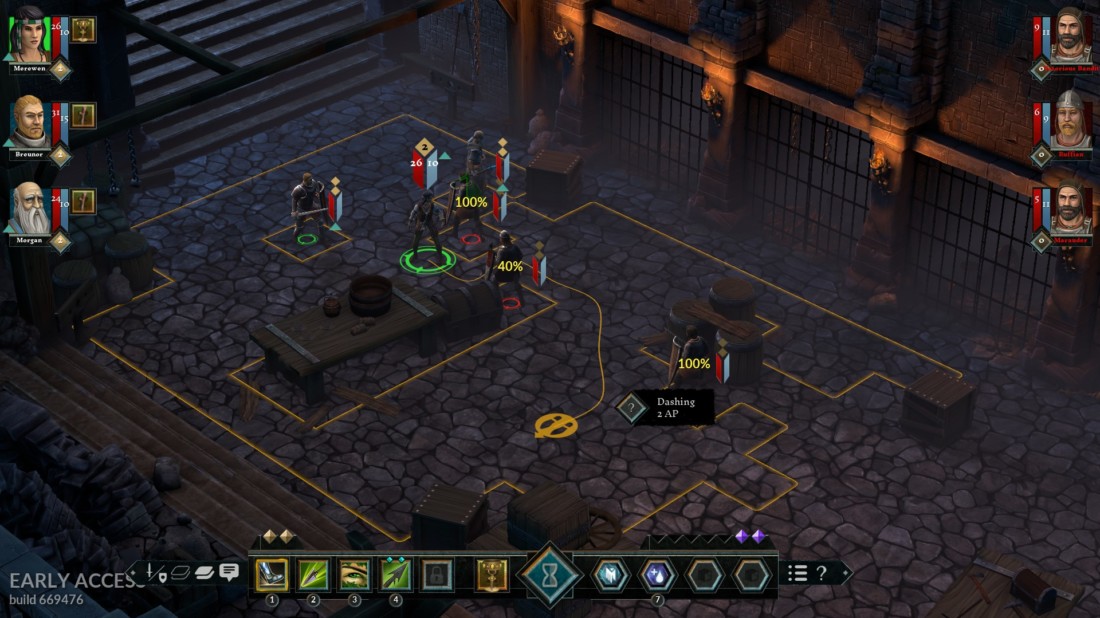Select the Dashing 2 AP tooltip icon
This screenshot has height=618, width=1100.
tap(632, 407)
